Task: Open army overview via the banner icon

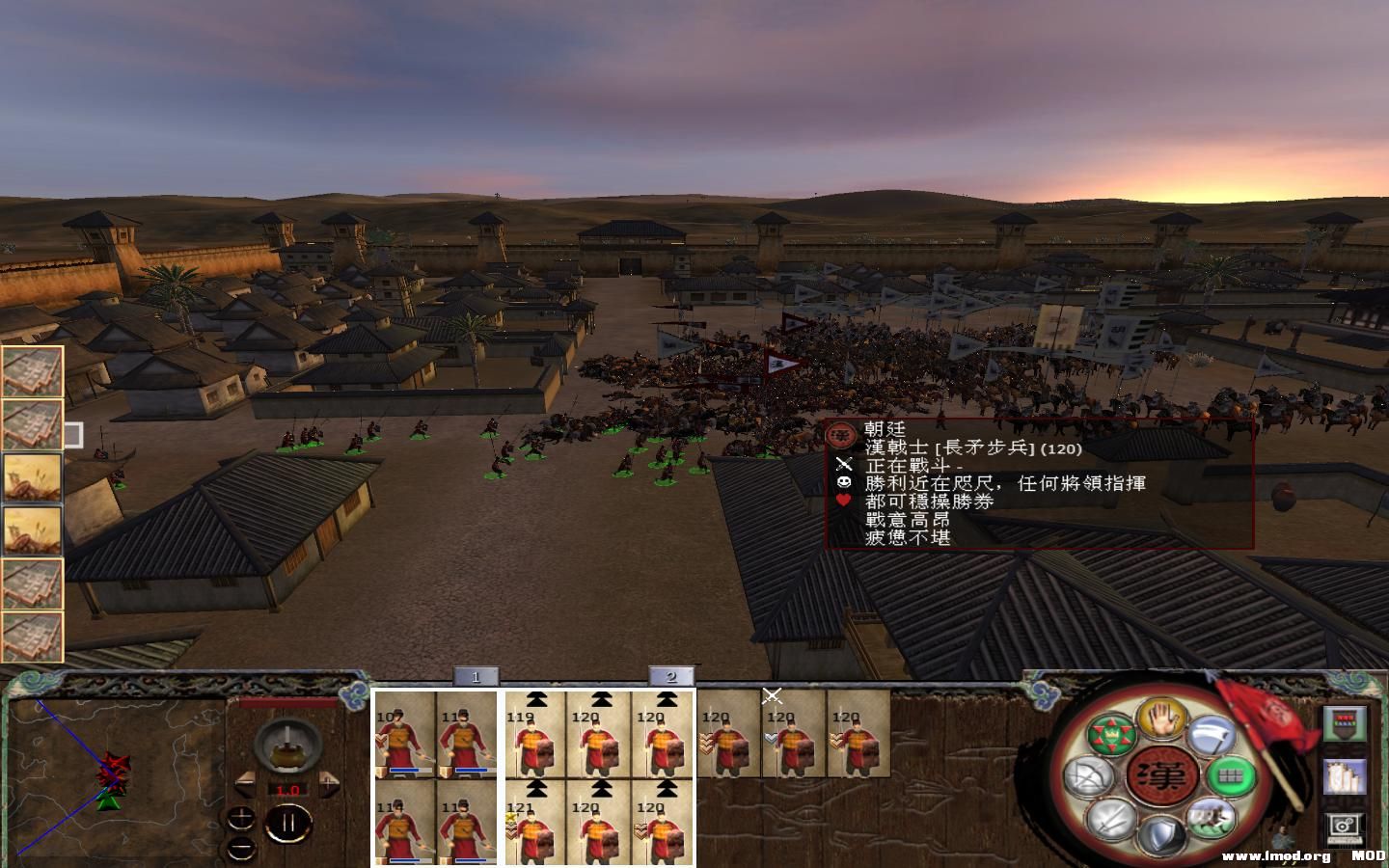Action: click(x=1345, y=724)
